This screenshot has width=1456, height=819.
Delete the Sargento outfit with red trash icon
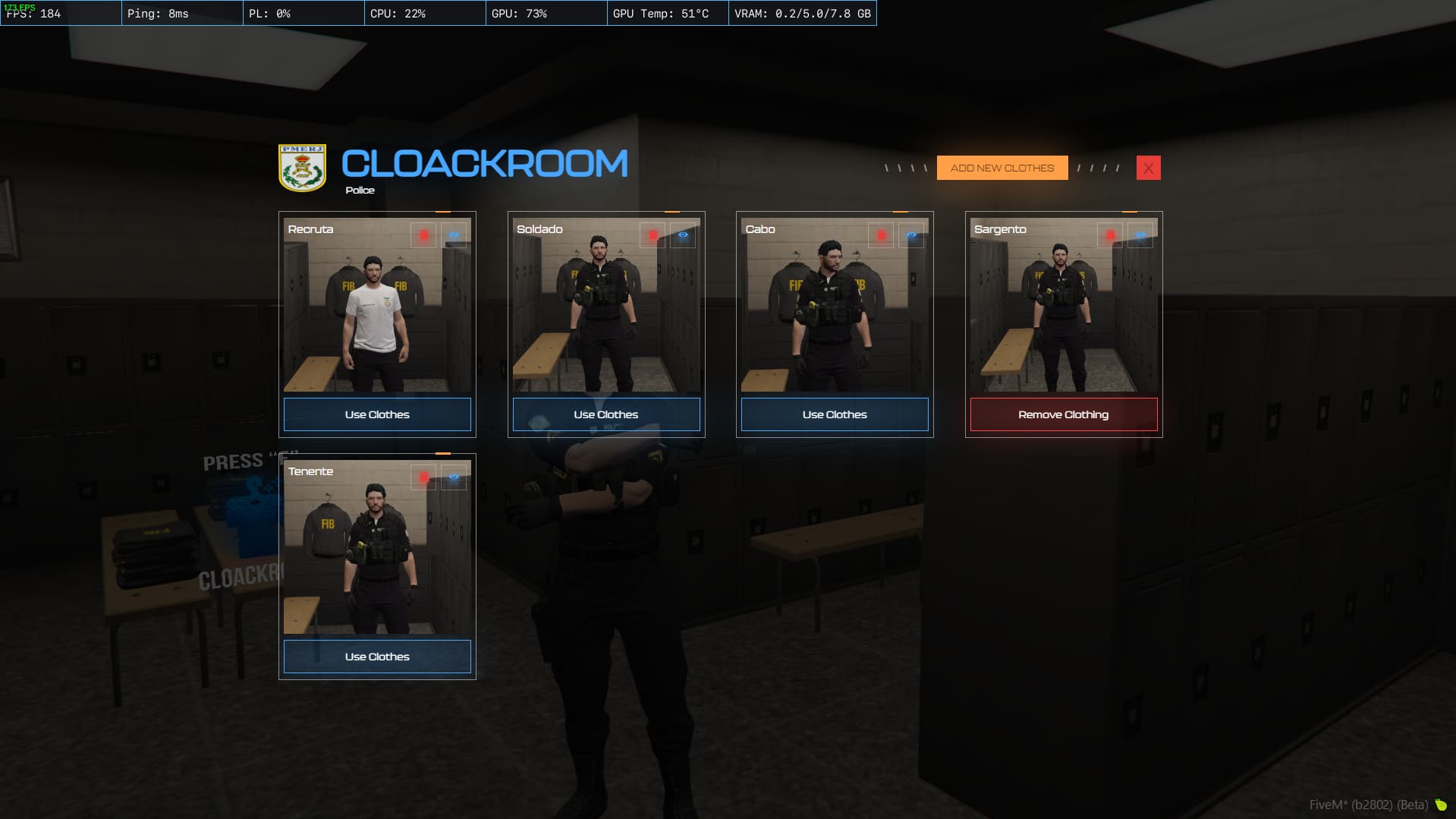point(1111,234)
